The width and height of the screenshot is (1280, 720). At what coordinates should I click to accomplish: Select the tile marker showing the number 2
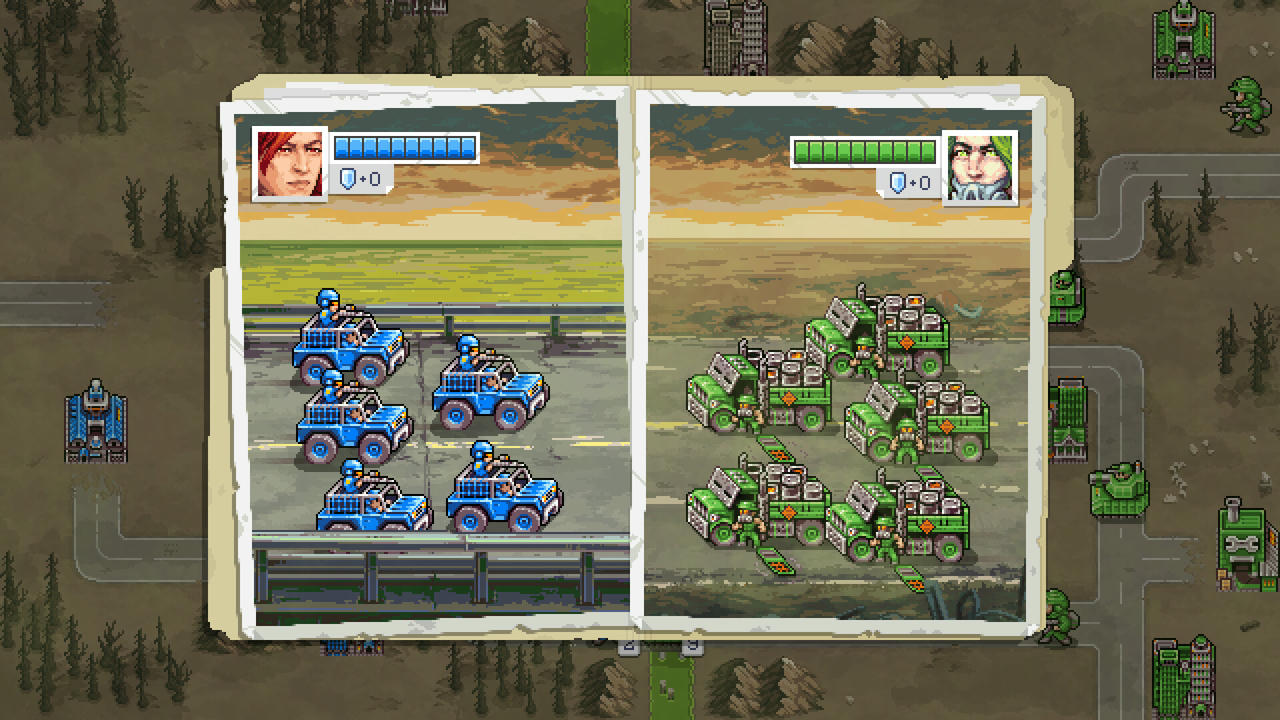click(x=628, y=646)
